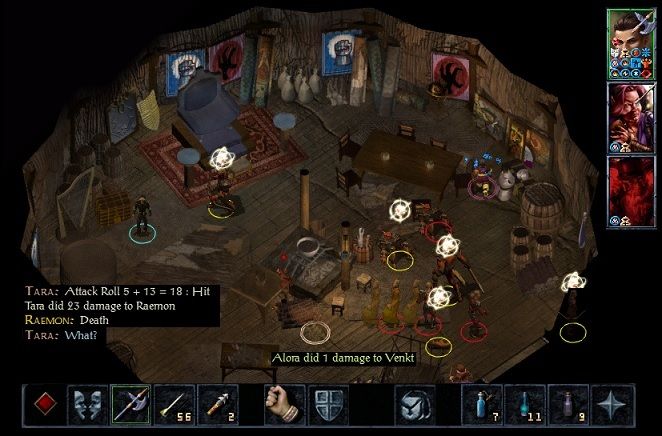
Task: Activate the fist ability button
Action: [283, 404]
